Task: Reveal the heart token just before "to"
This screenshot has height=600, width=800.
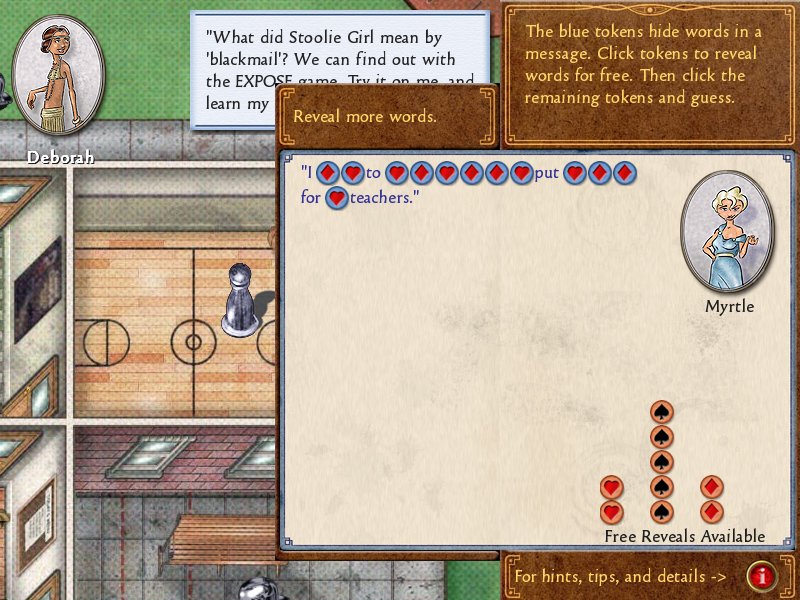Action: coord(352,173)
